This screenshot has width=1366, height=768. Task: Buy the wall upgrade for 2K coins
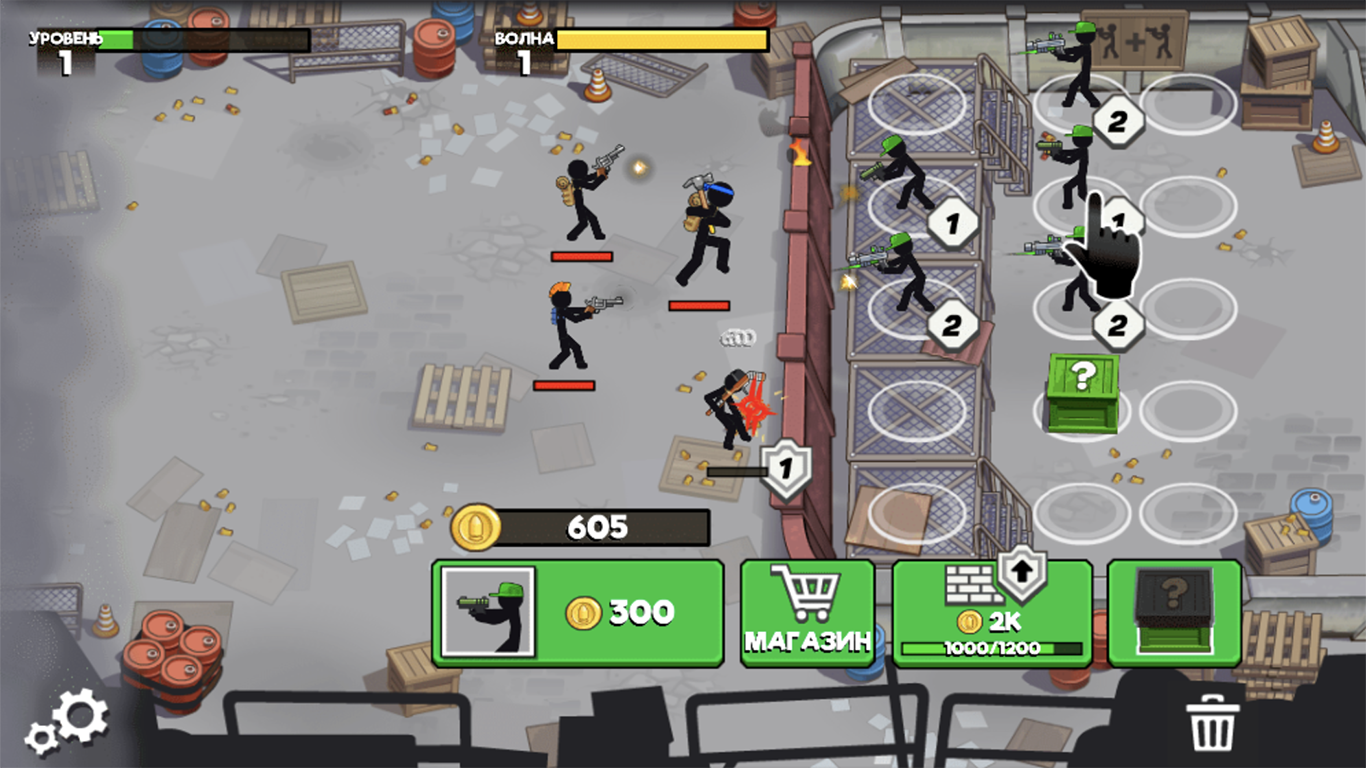(x=990, y=620)
